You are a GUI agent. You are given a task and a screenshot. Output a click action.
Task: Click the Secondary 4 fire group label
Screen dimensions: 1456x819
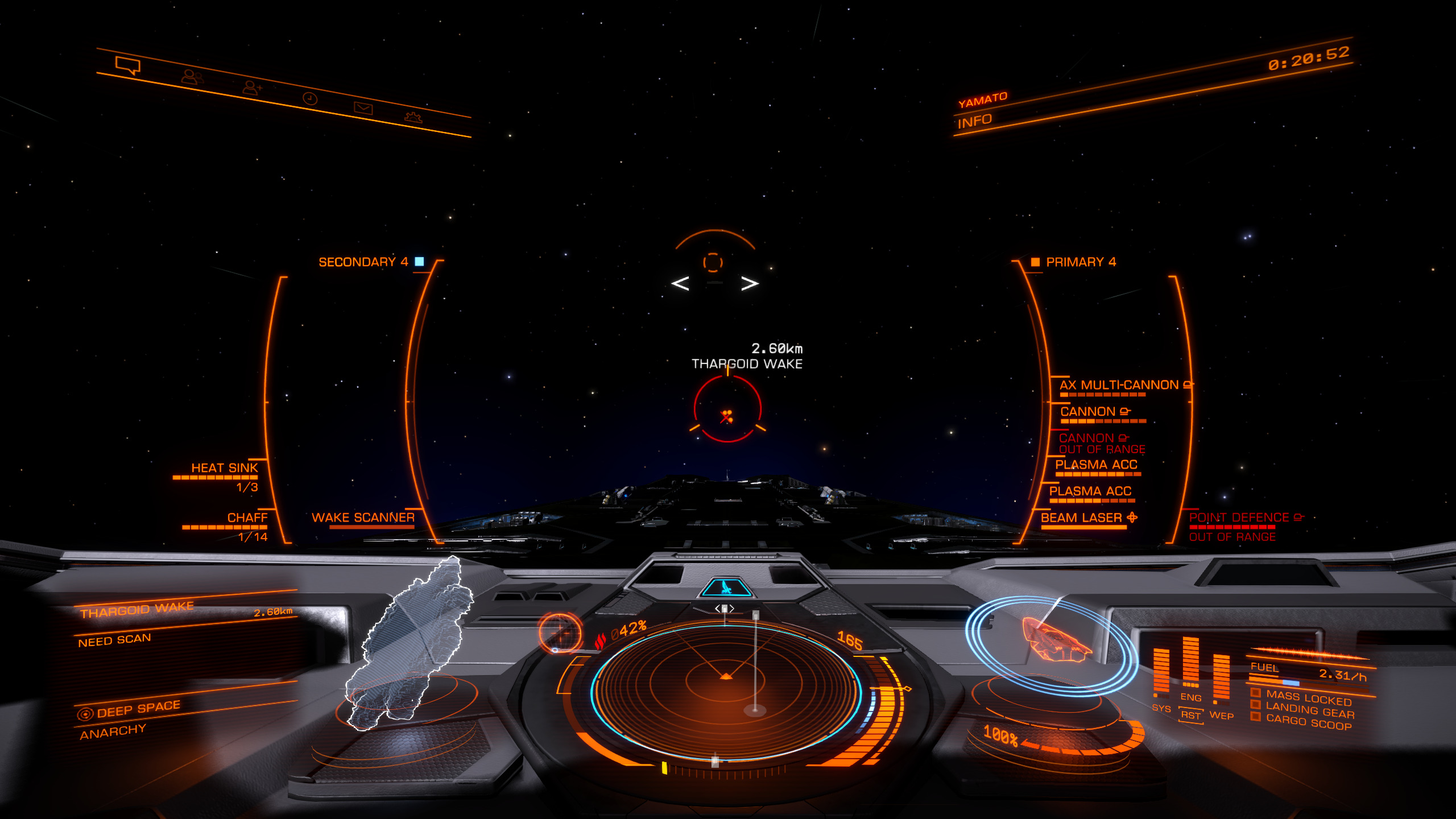pyautogui.click(x=363, y=262)
